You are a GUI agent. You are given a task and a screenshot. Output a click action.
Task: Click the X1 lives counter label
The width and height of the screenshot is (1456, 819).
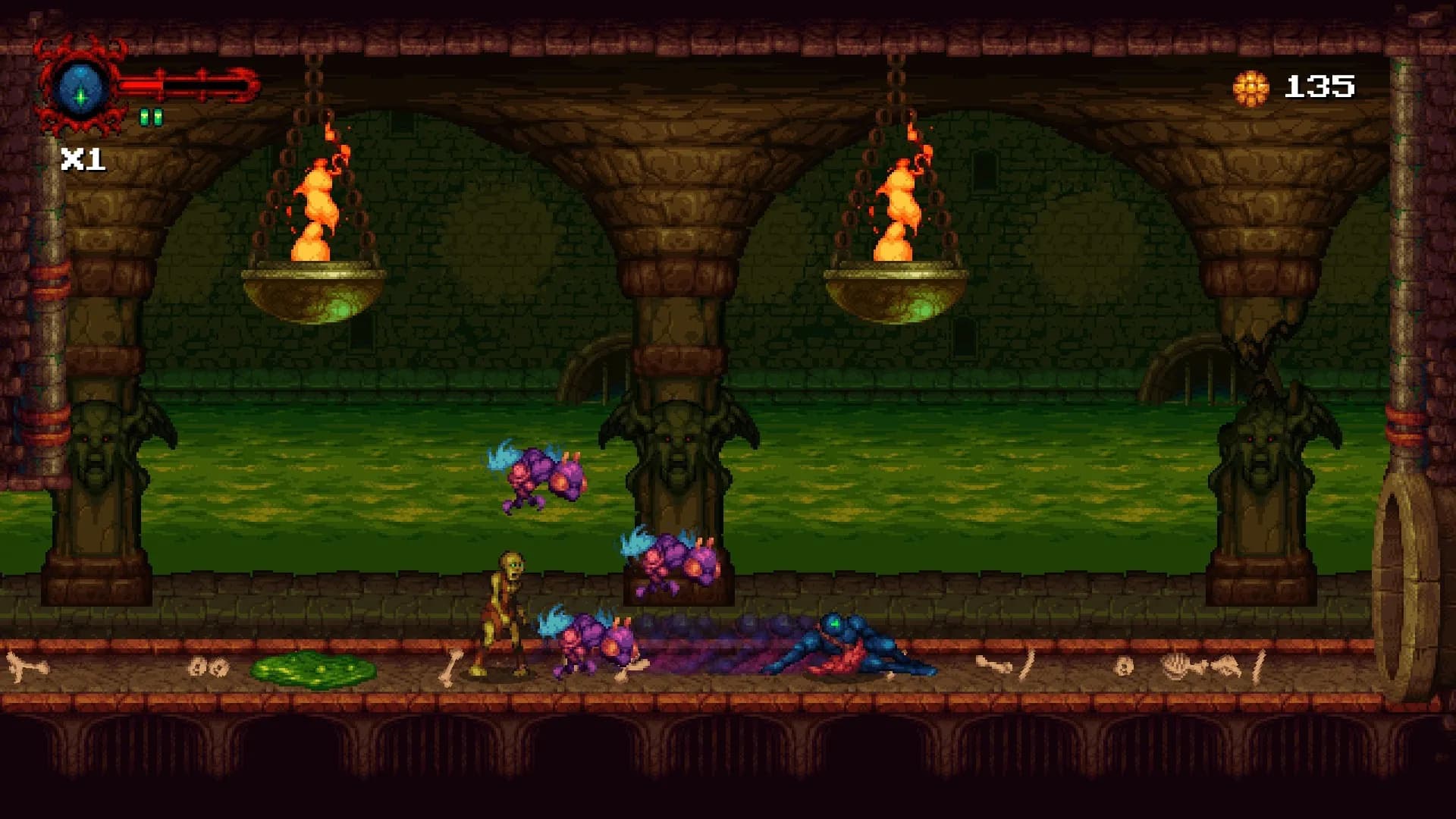pos(83,159)
